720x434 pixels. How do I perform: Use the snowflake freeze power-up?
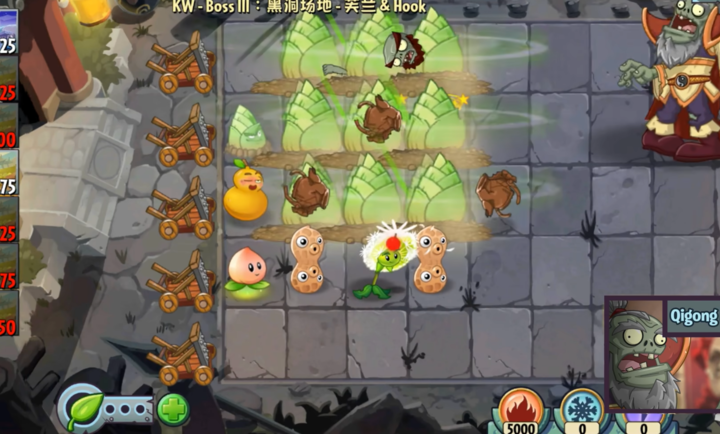click(x=581, y=408)
